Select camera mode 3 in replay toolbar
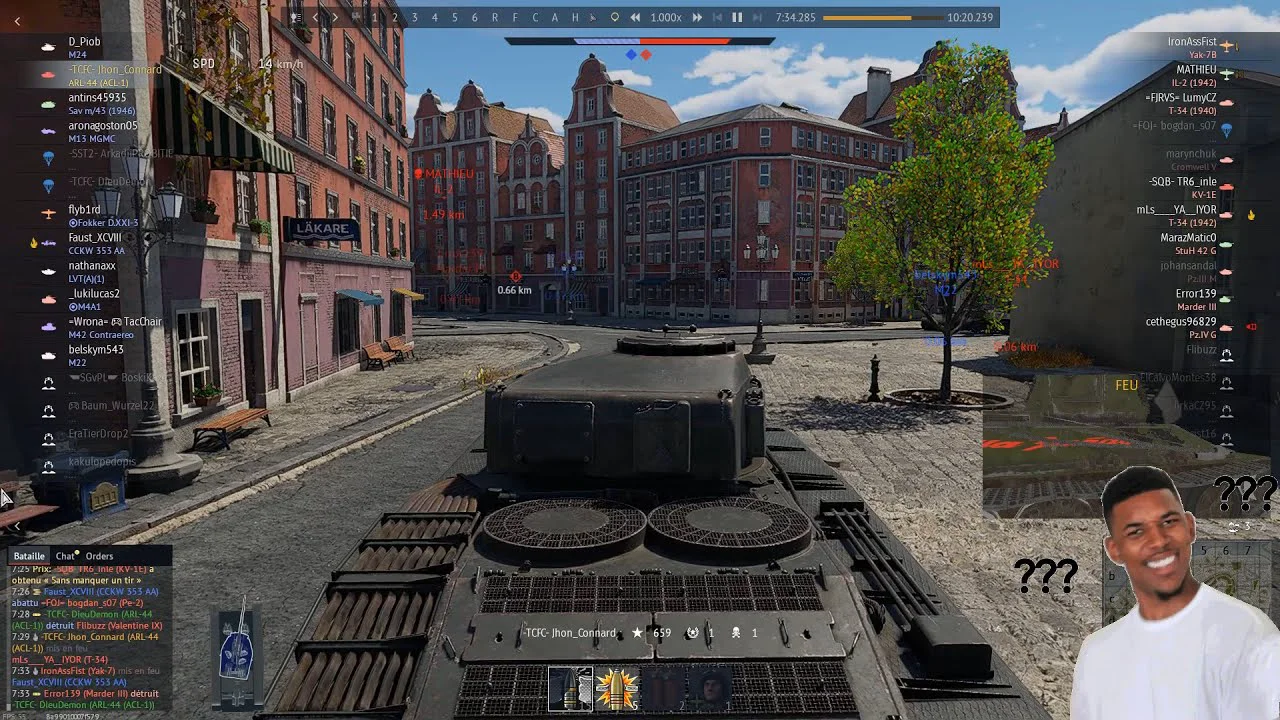Image resolution: width=1280 pixels, height=720 pixels. pyautogui.click(x=414, y=17)
